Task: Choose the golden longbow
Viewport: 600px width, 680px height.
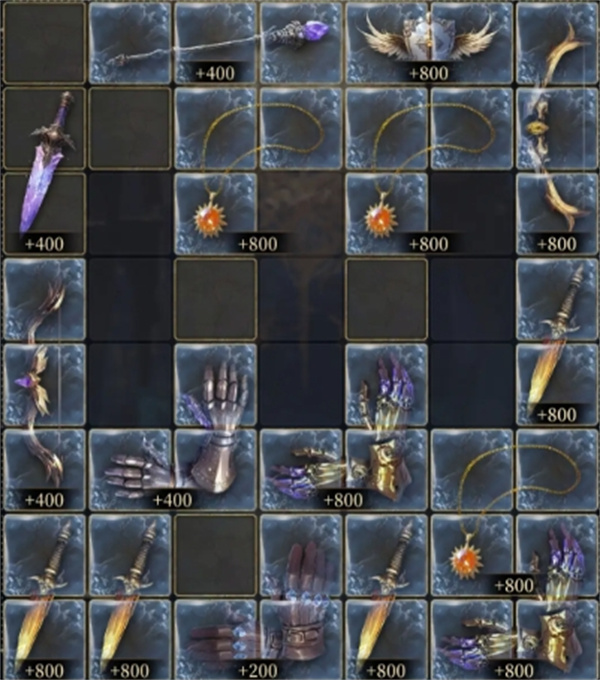Action: [x=555, y=128]
